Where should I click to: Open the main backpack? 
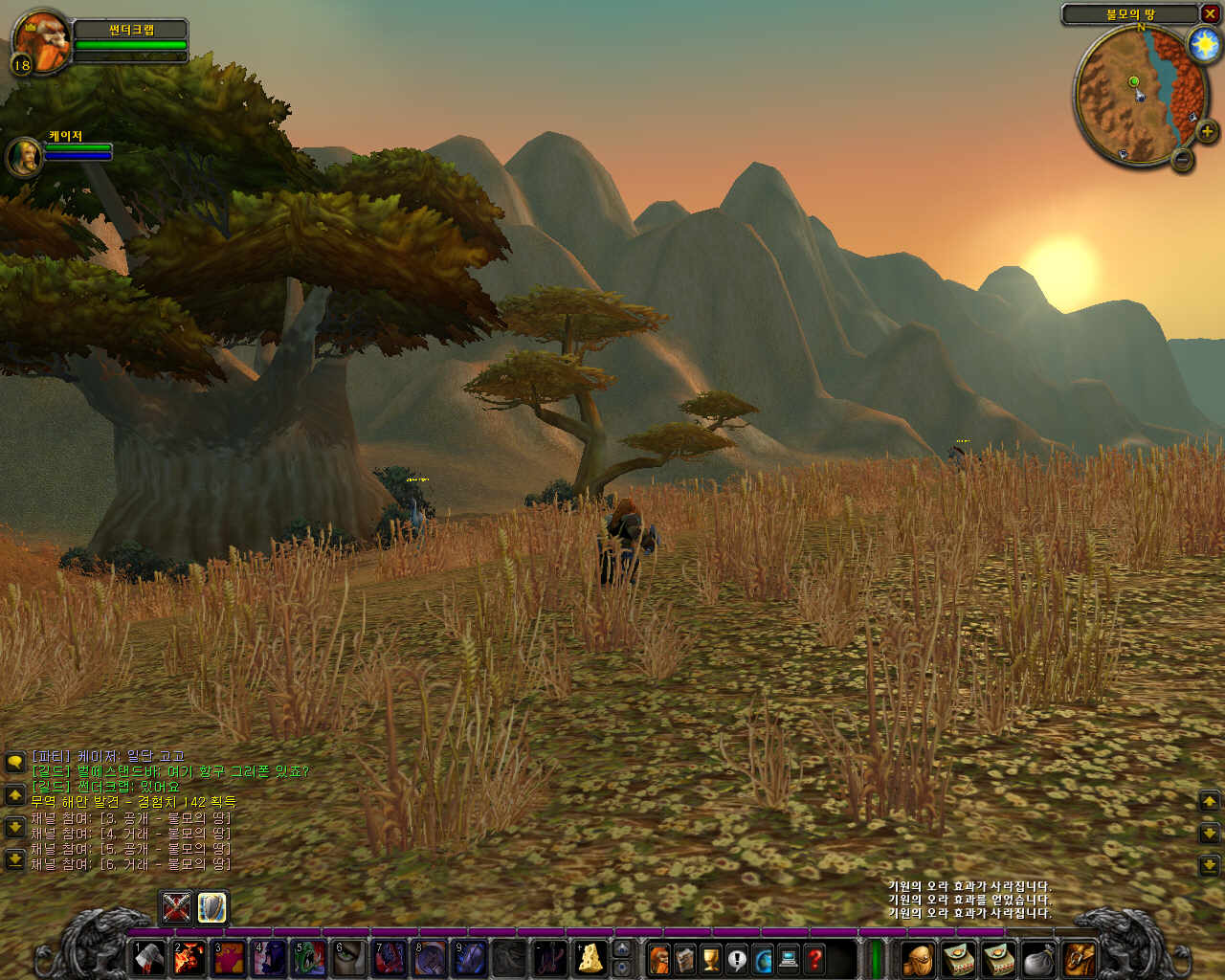tap(1079, 958)
